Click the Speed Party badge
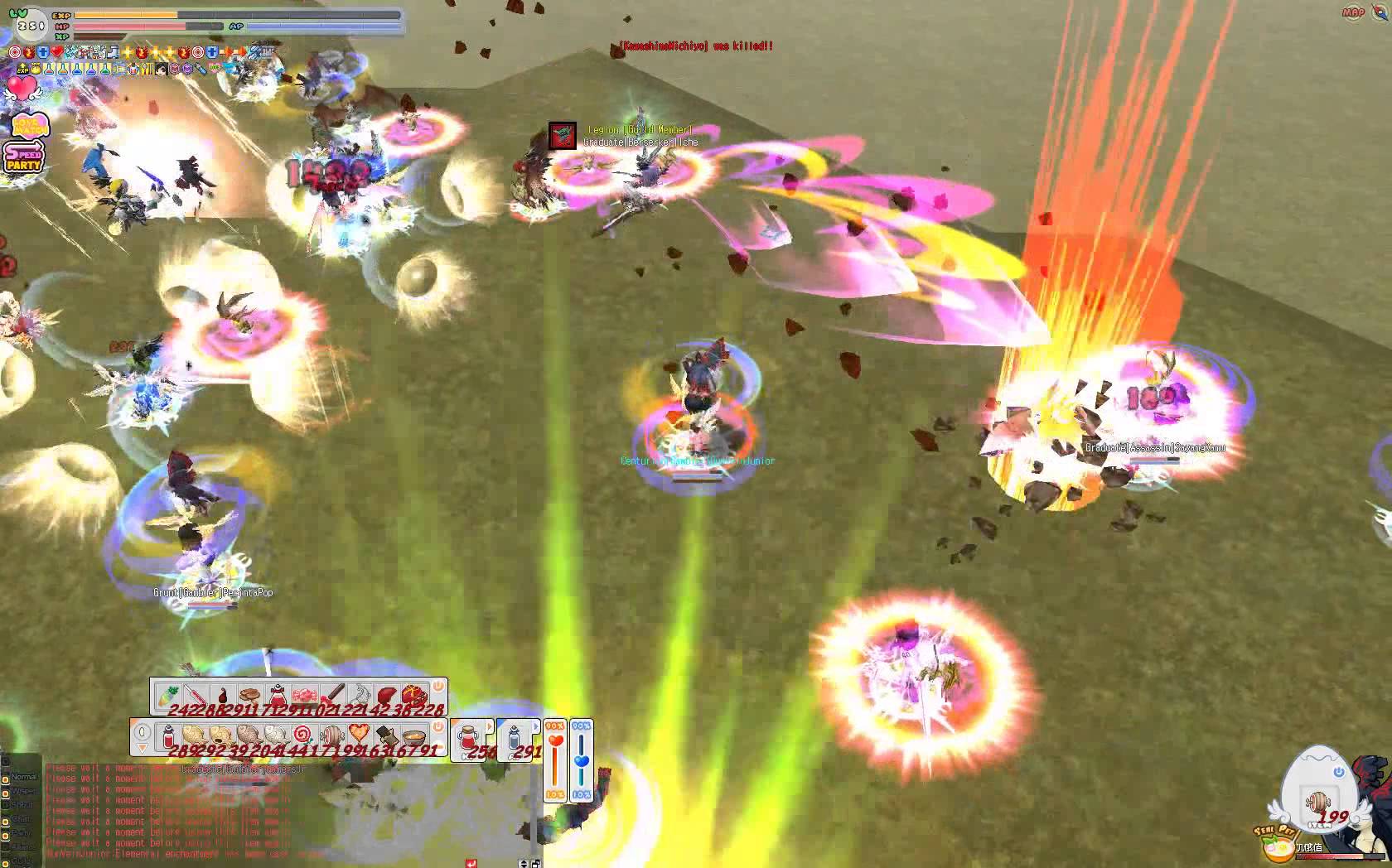Image resolution: width=1392 pixels, height=868 pixels. [x=23, y=157]
